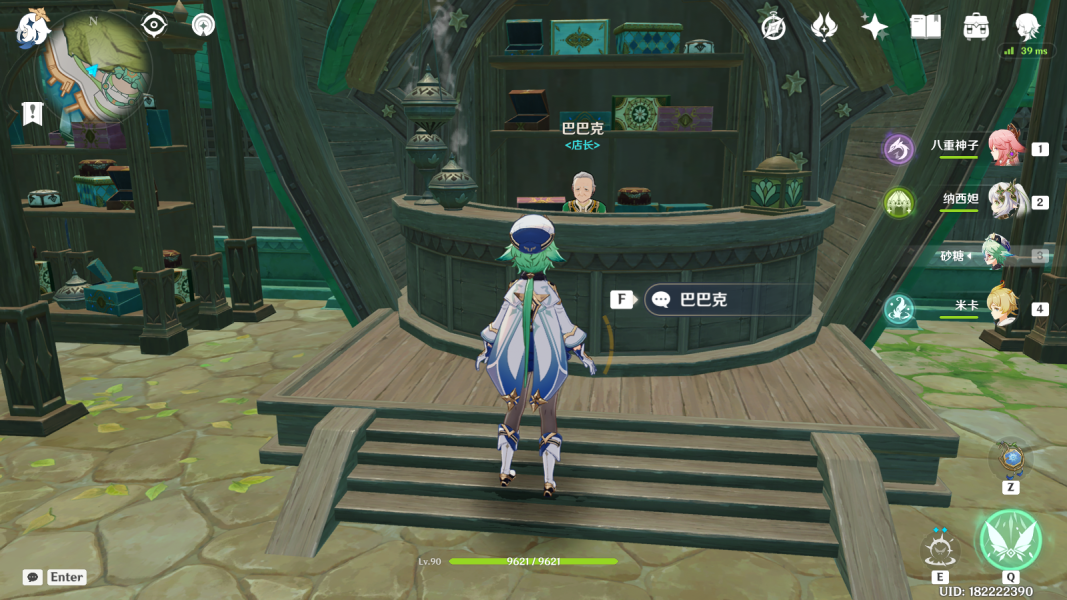Toggle the eye-shaped elemental sight icon
Viewport: 1067px width, 600px height.
[153, 24]
